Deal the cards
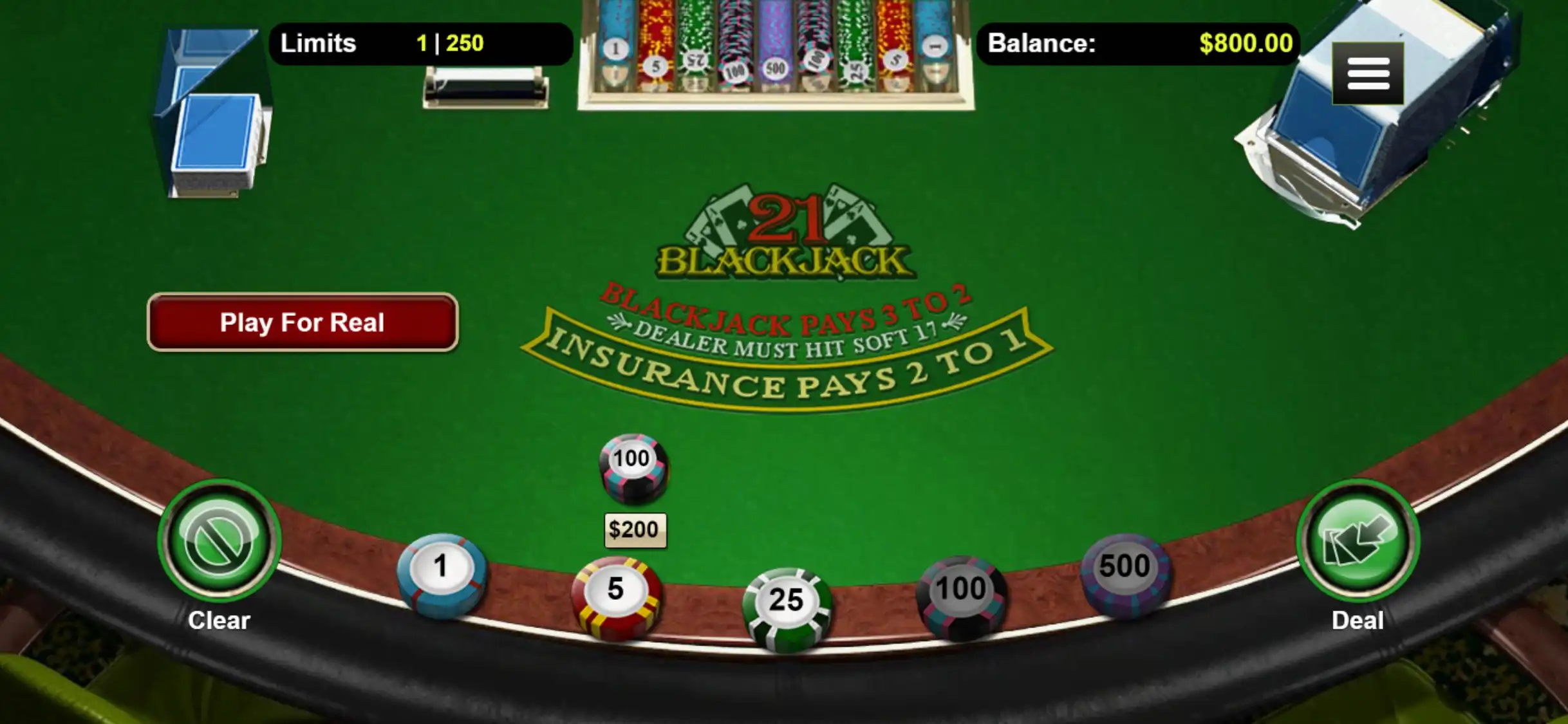 pyautogui.click(x=1358, y=541)
